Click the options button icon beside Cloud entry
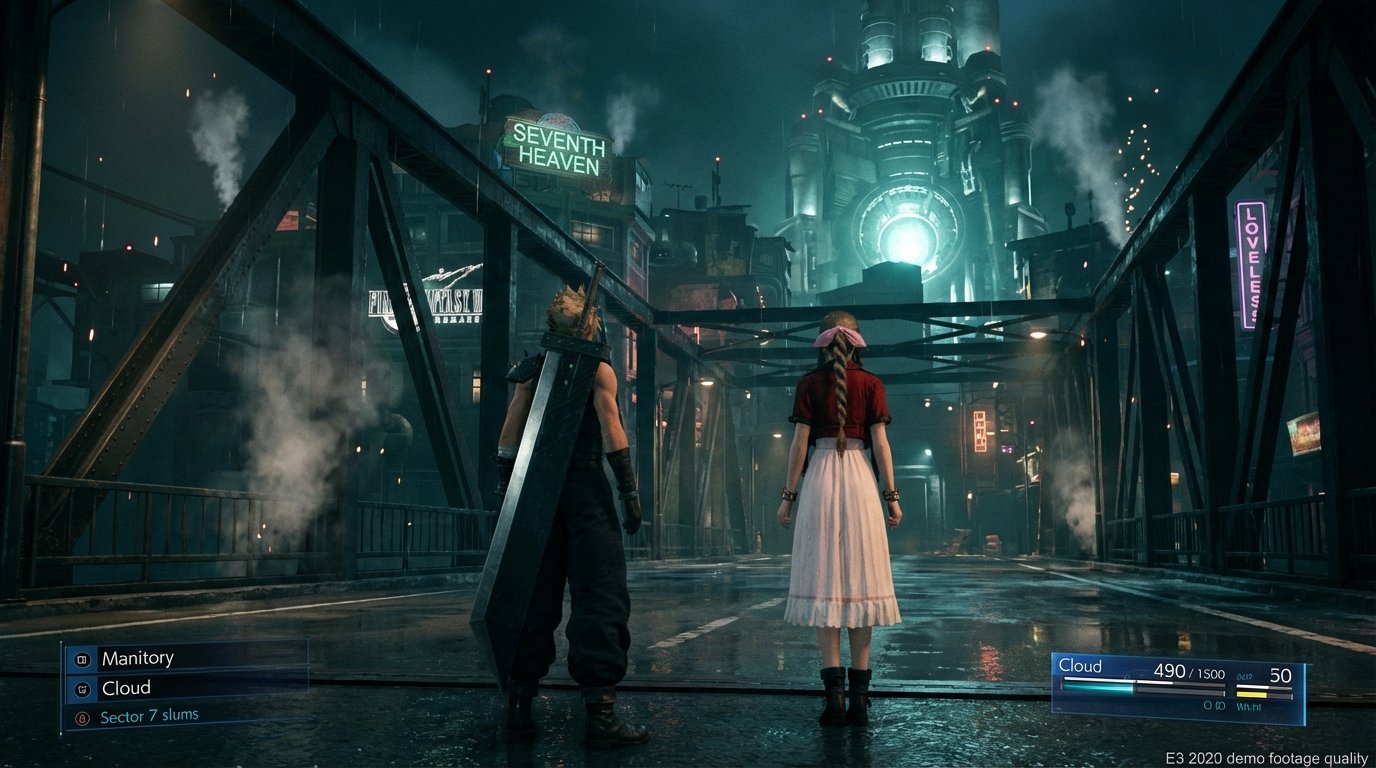1376x768 pixels. (85, 688)
